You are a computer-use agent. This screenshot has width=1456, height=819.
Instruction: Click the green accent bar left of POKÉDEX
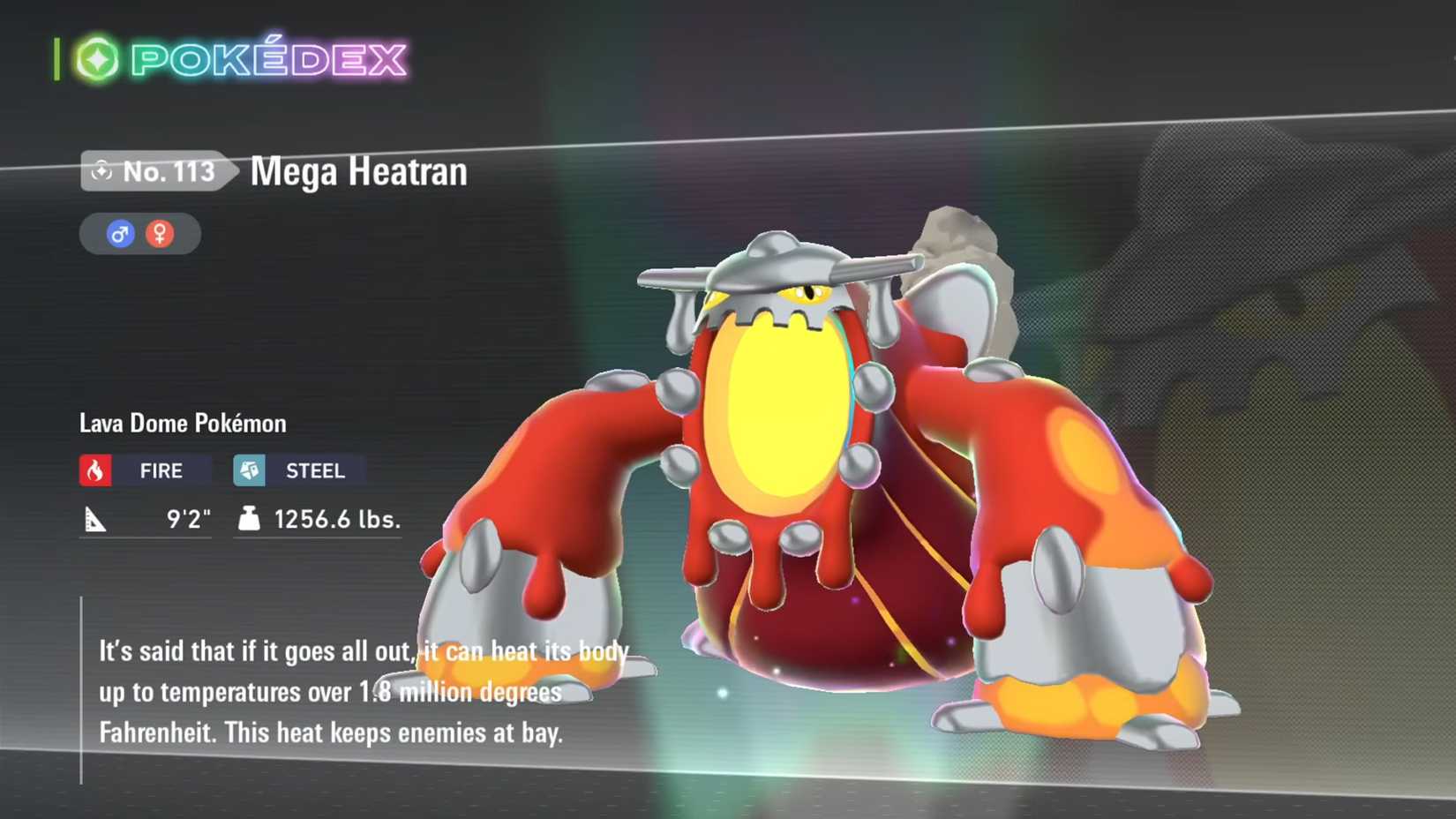56,56
